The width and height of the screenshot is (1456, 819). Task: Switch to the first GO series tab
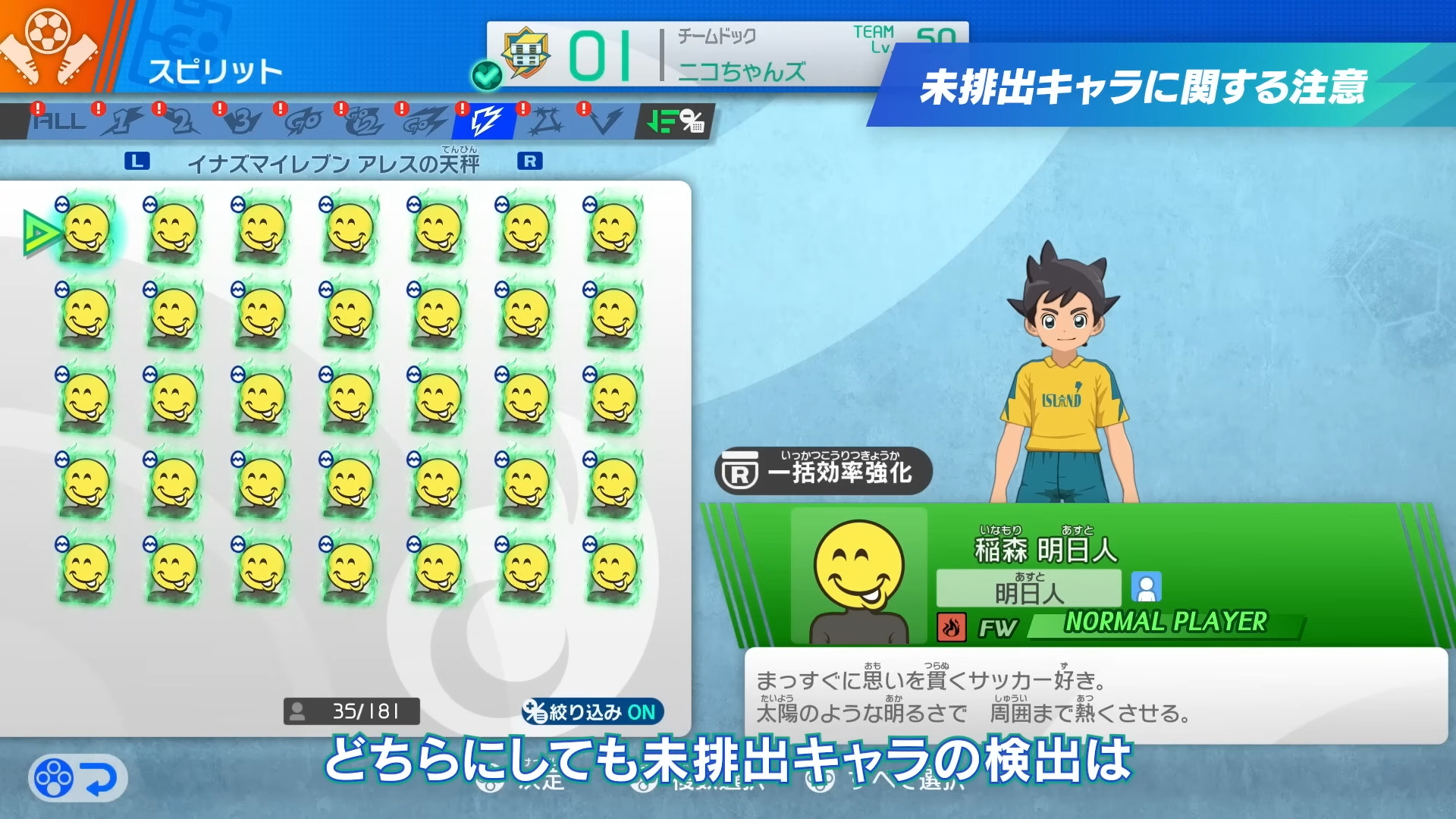pyautogui.click(x=303, y=121)
